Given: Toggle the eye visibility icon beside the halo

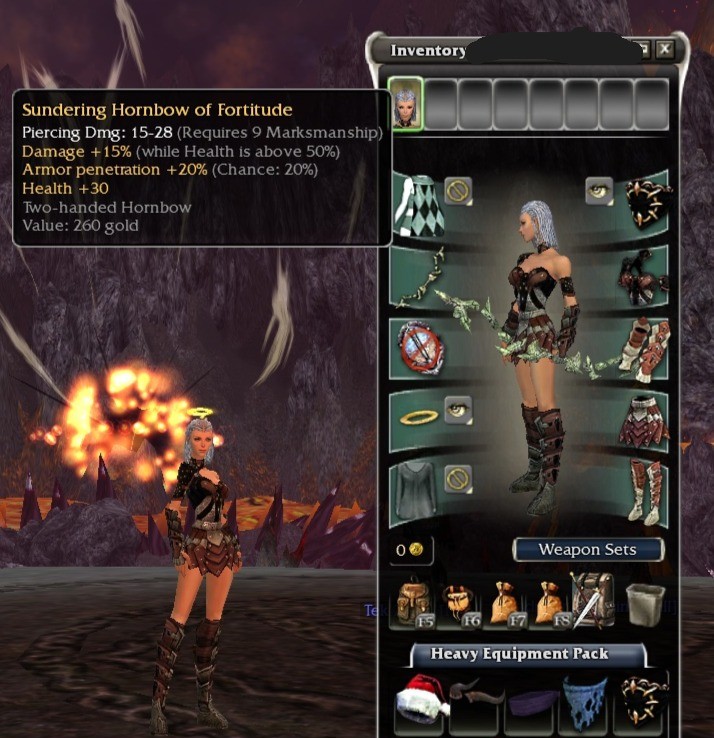Looking at the screenshot, I should pyautogui.click(x=459, y=408).
